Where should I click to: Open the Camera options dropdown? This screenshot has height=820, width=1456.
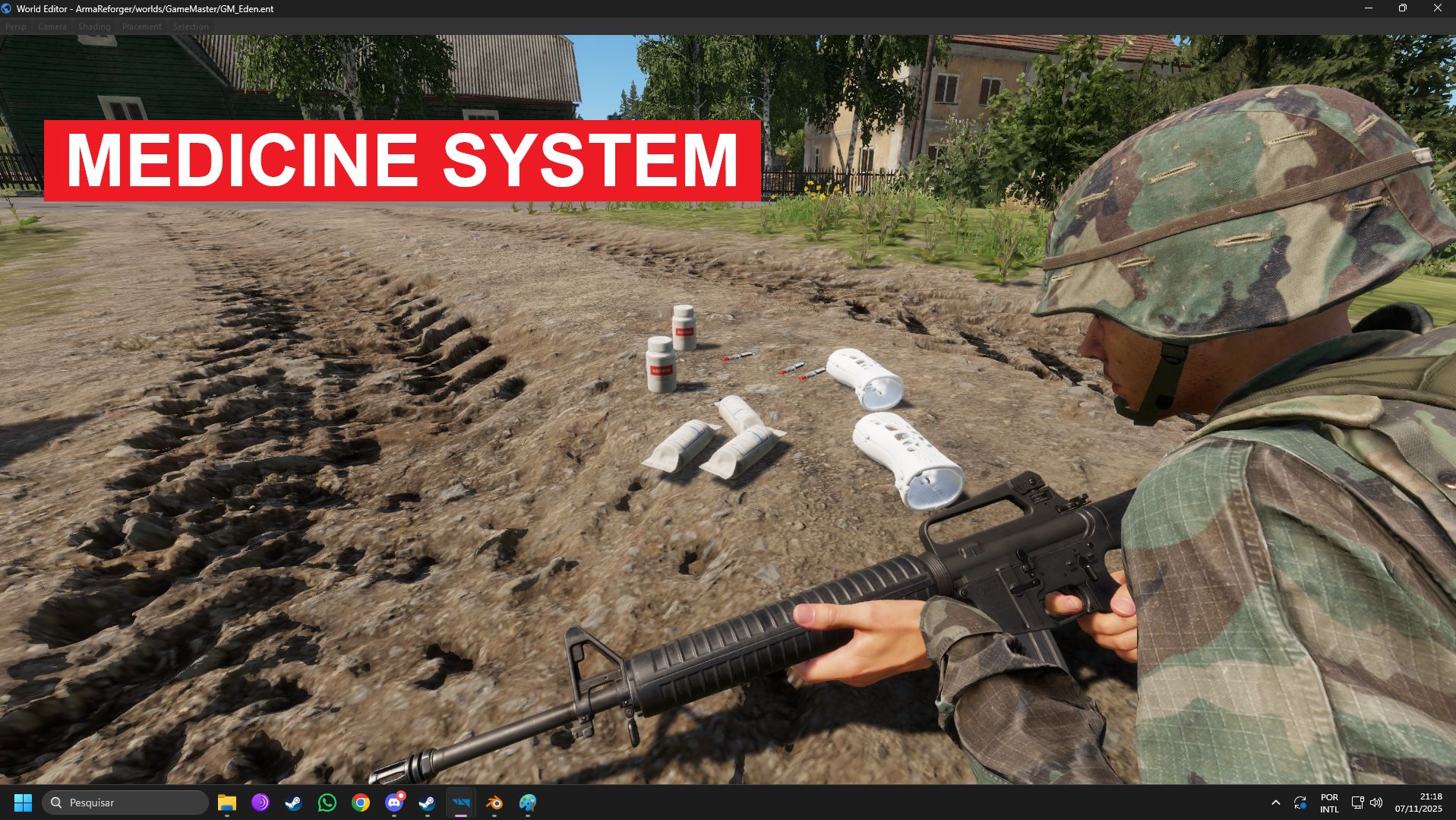point(52,26)
